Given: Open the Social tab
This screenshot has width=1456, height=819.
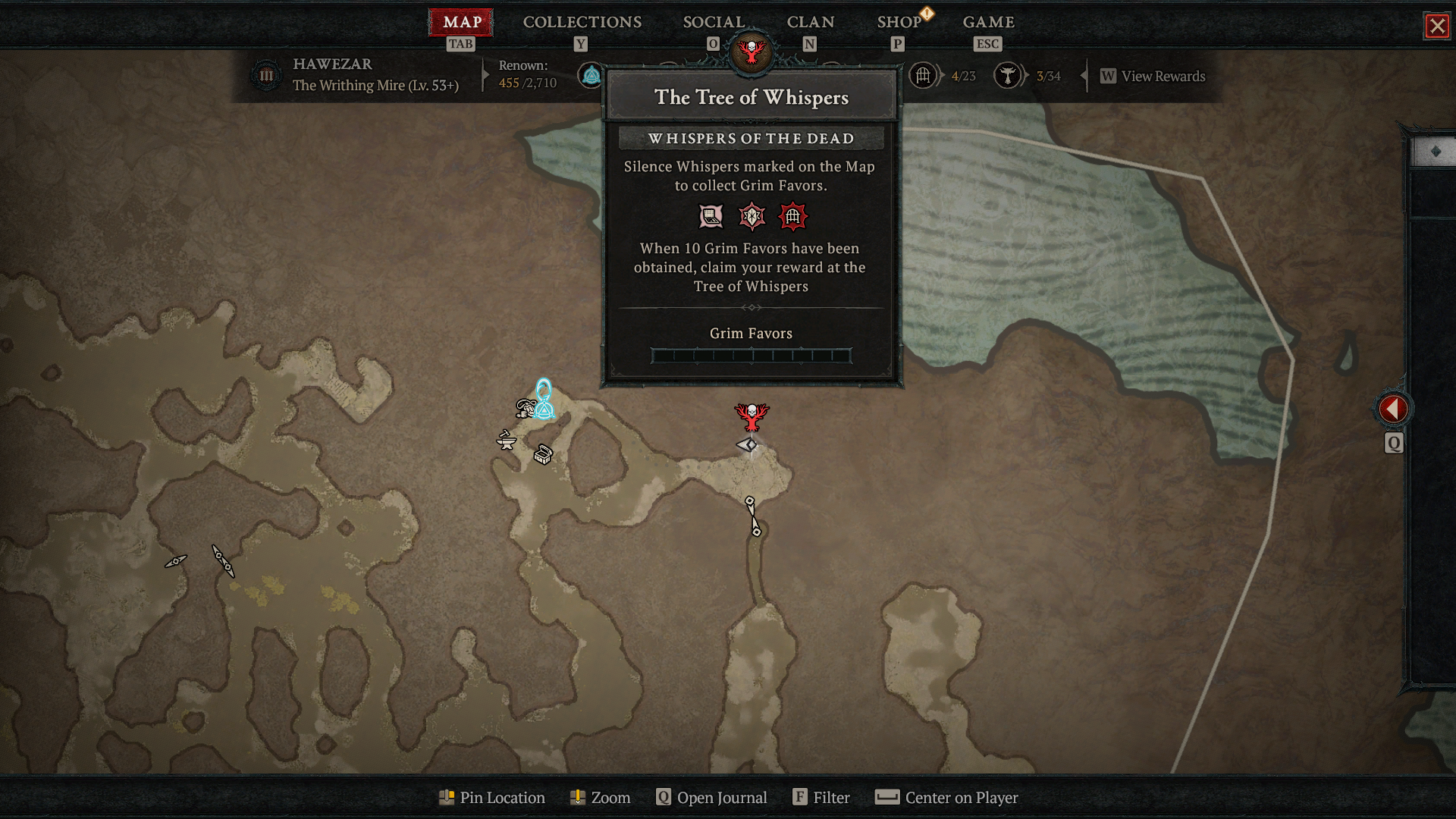Looking at the screenshot, I should [714, 22].
